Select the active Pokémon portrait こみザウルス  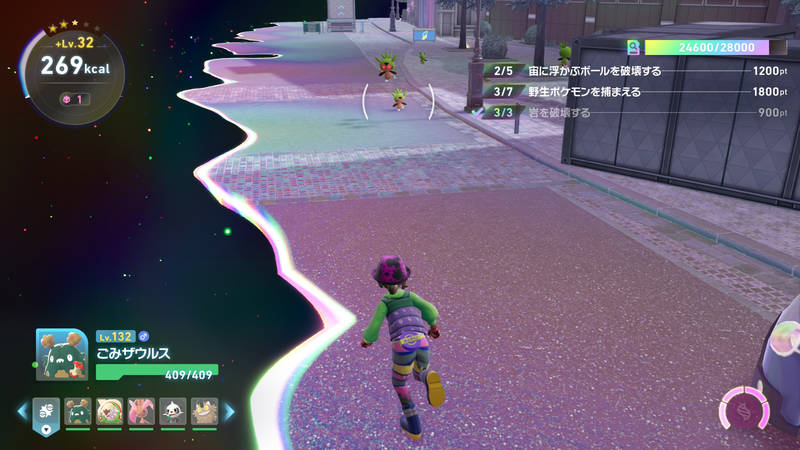pyautogui.click(x=62, y=354)
